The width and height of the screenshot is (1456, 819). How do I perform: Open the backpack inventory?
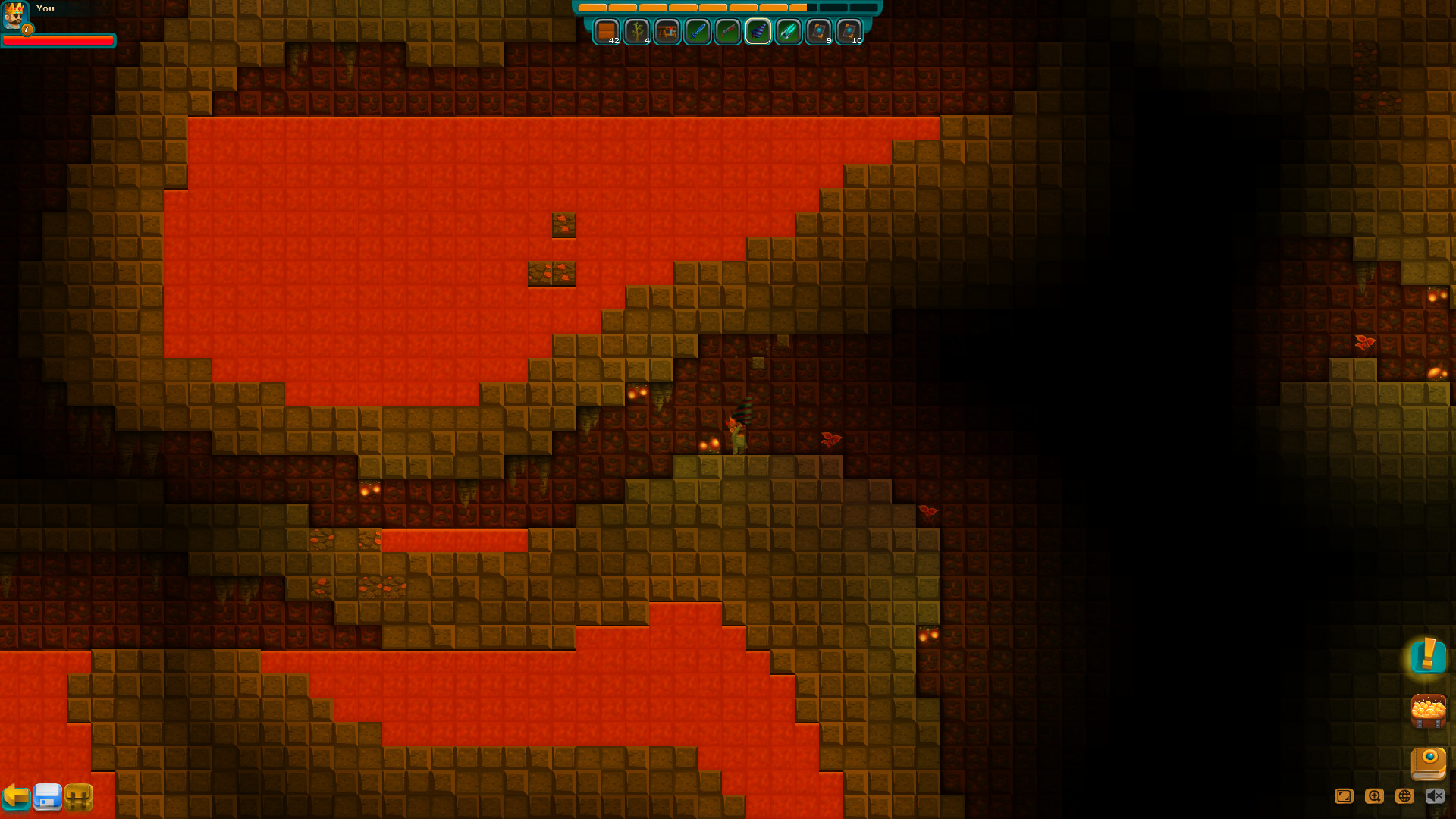pyautogui.click(x=80, y=797)
